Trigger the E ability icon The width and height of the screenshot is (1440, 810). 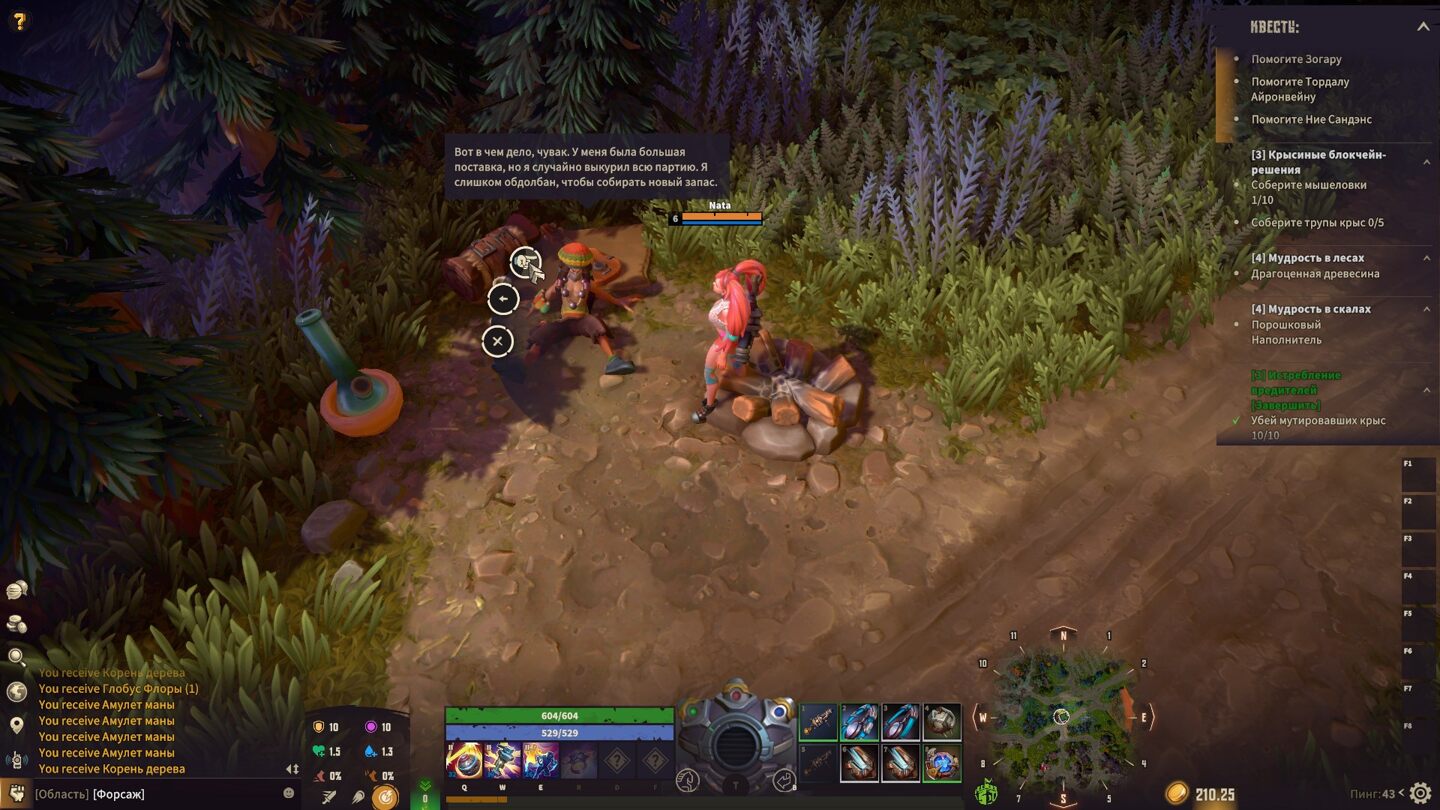[x=540, y=760]
